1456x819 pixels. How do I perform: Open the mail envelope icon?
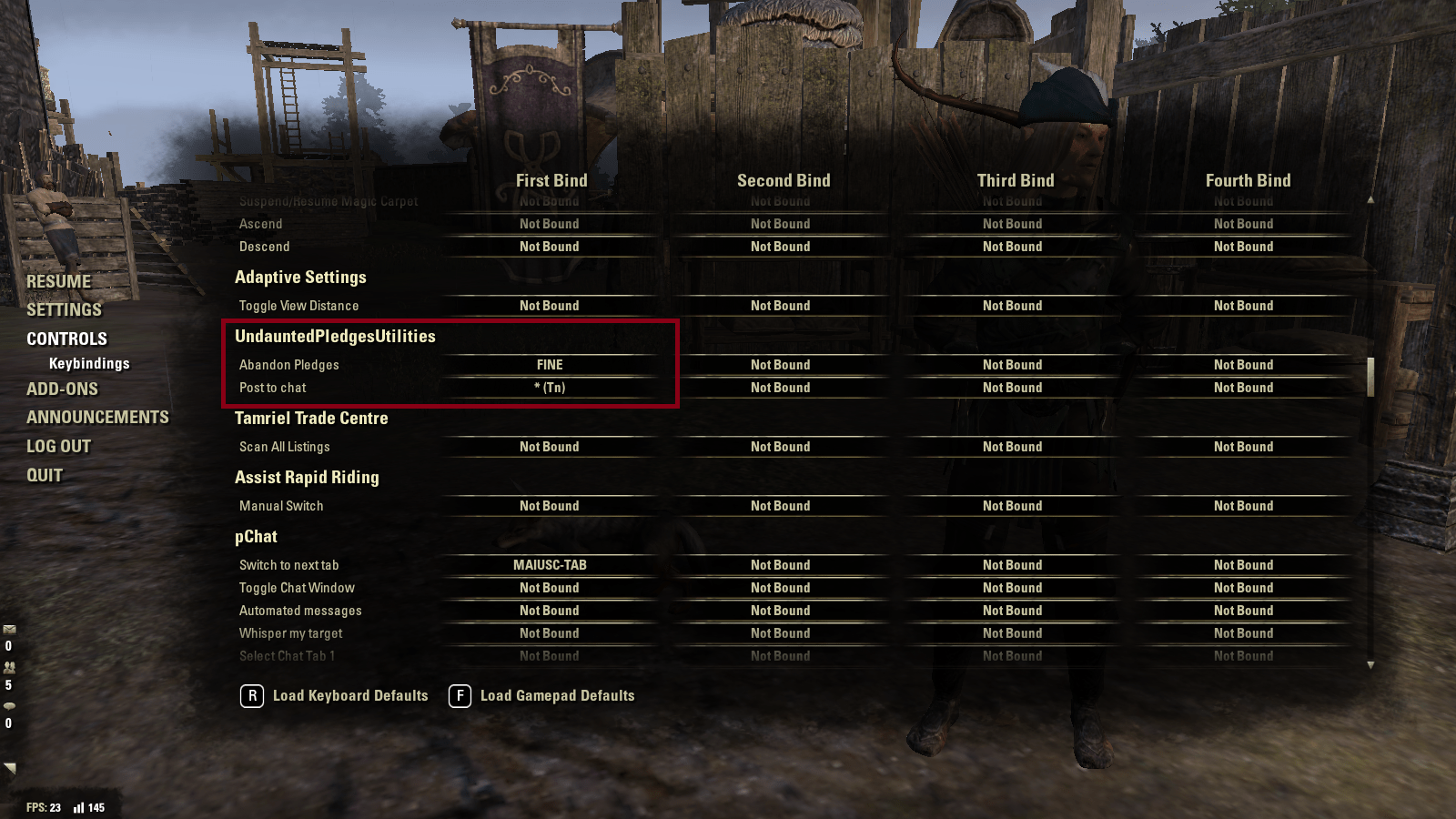[x=9, y=629]
